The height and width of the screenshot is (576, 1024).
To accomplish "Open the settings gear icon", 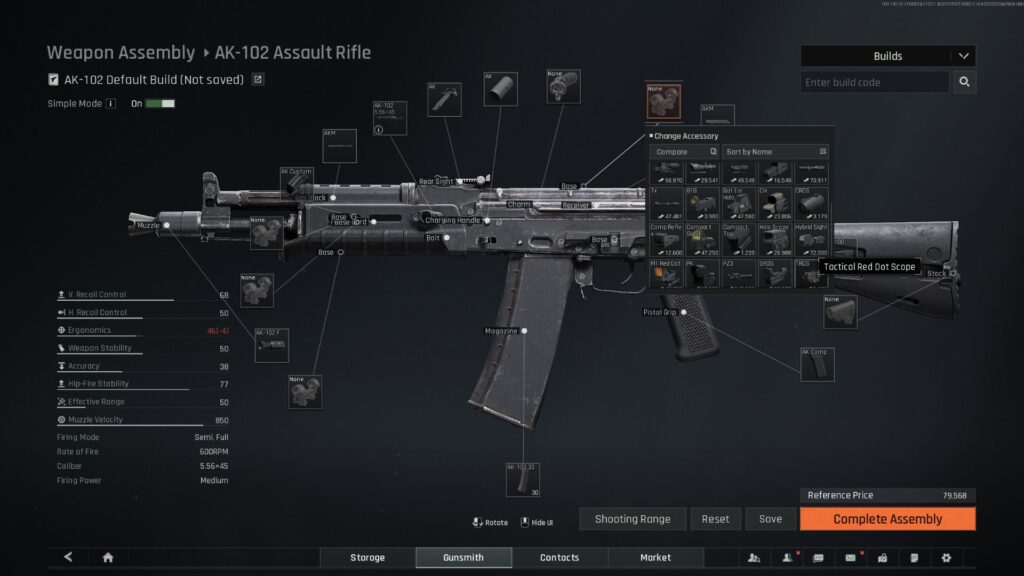I will click(x=946, y=557).
